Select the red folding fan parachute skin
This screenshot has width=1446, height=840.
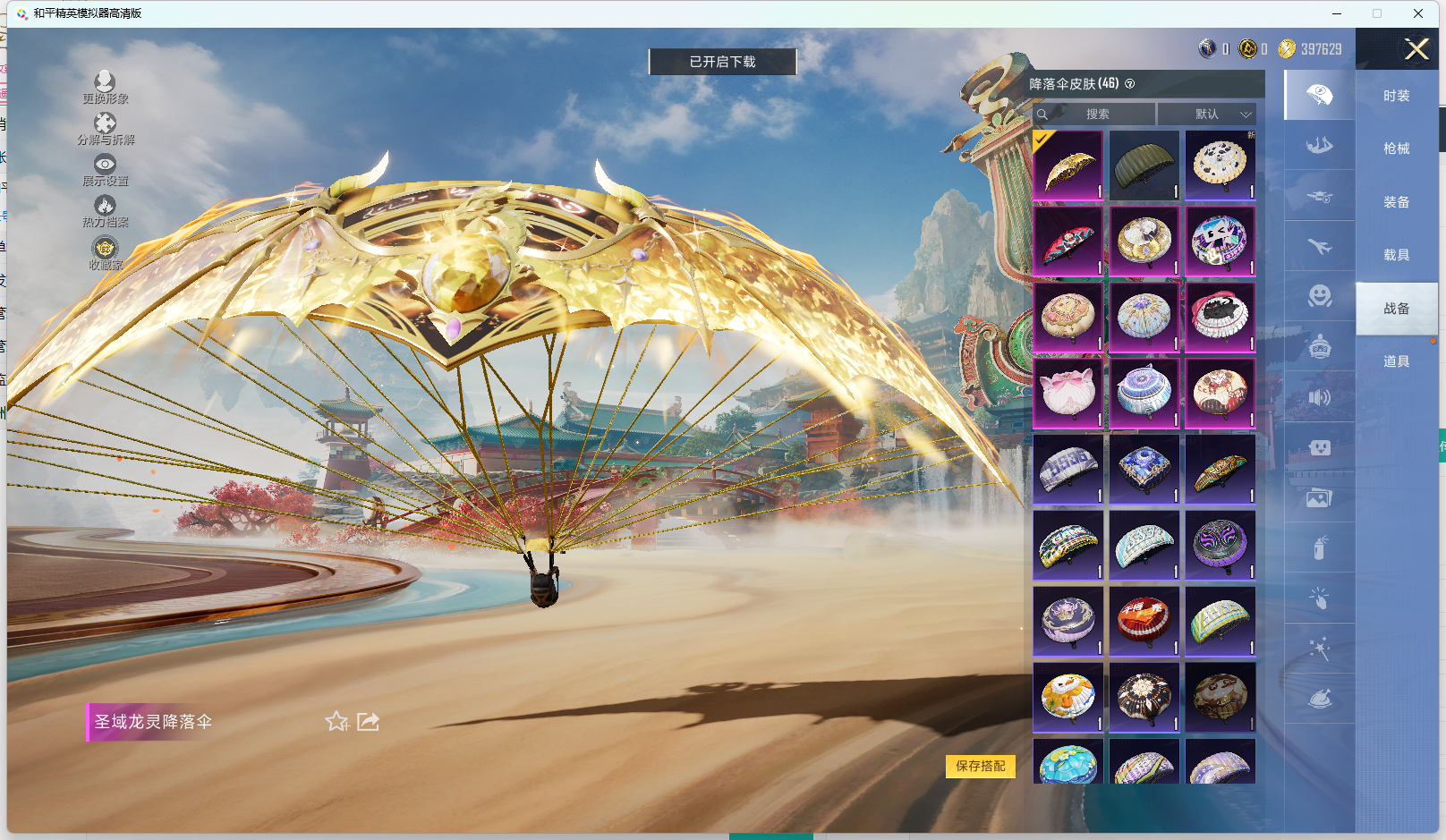pyautogui.click(x=1067, y=242)
